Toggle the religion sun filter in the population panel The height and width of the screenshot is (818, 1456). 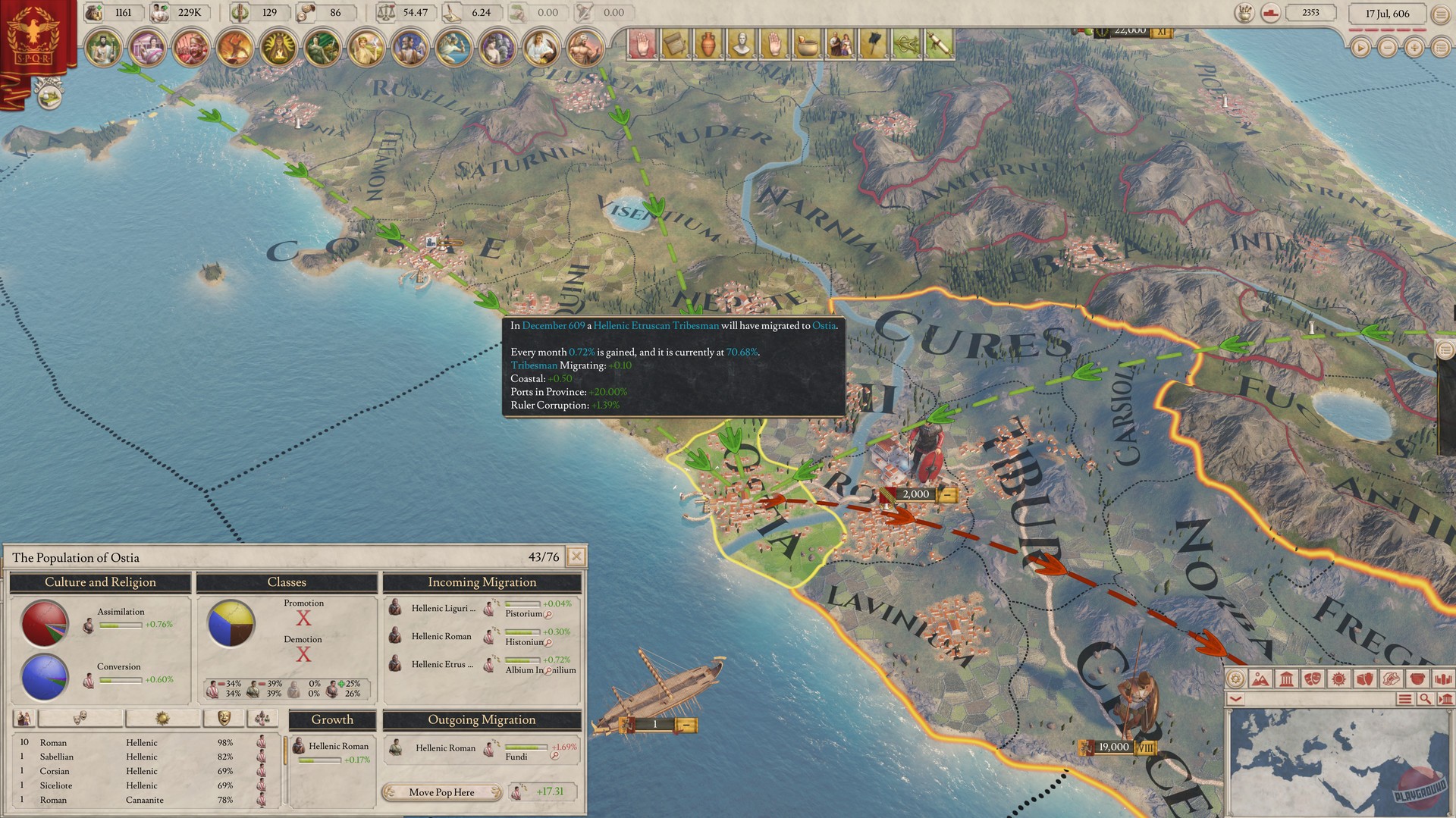pyautogui.click(x=162, y=718)
